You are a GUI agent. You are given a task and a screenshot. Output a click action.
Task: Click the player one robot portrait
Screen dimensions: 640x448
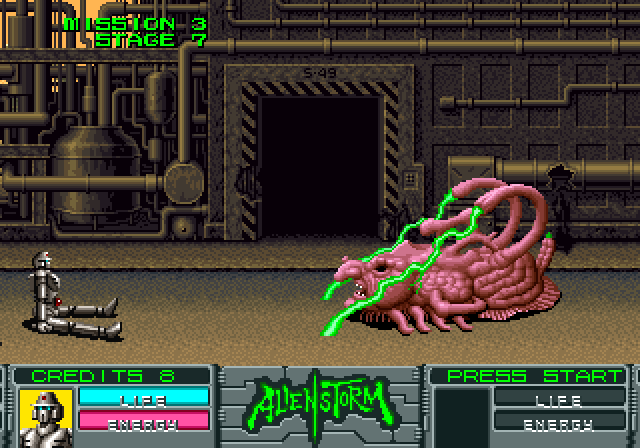point(44,412)
